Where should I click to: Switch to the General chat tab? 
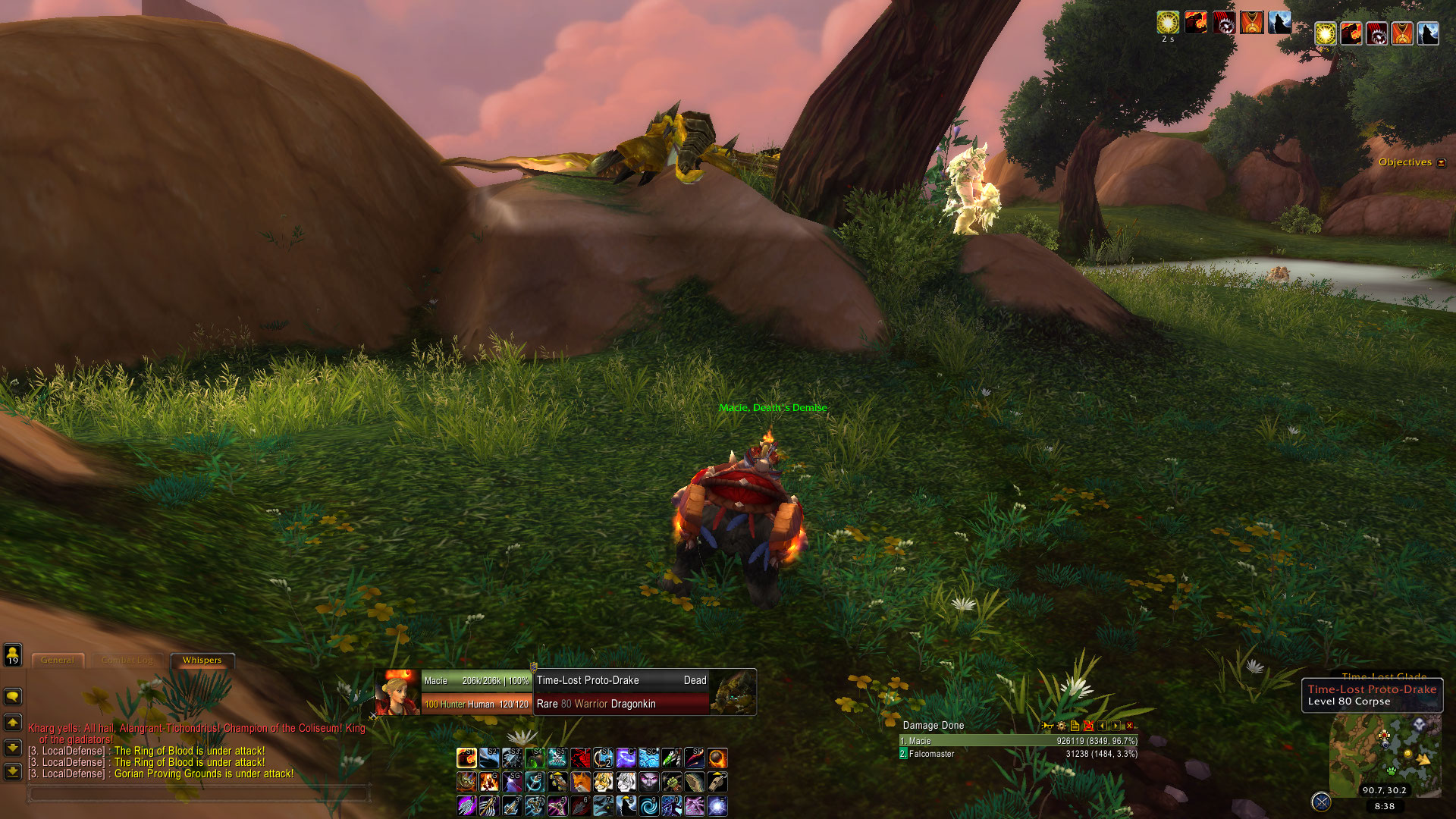point(58,661)
